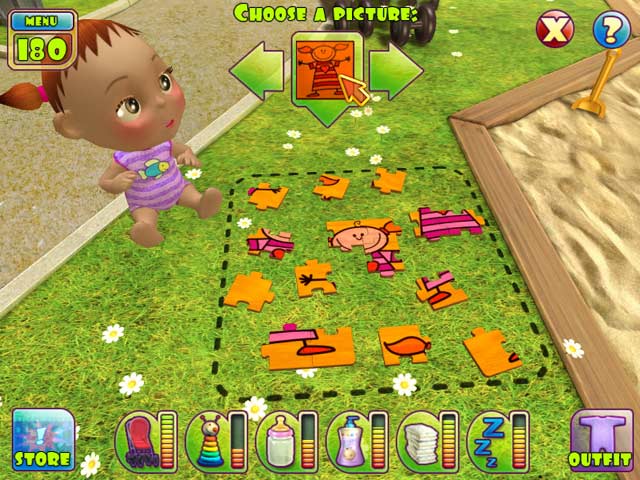Select the diaper stack icon

click(419, 441)
